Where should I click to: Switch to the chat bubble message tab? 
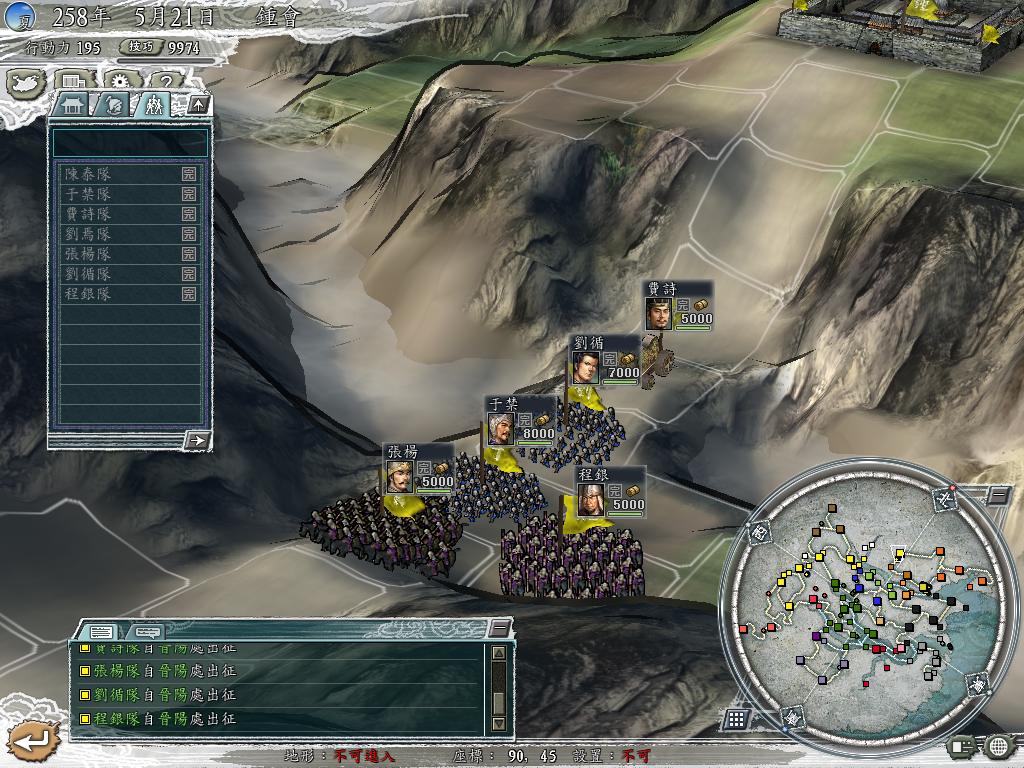pyautogui.click(x=147, y=631)
